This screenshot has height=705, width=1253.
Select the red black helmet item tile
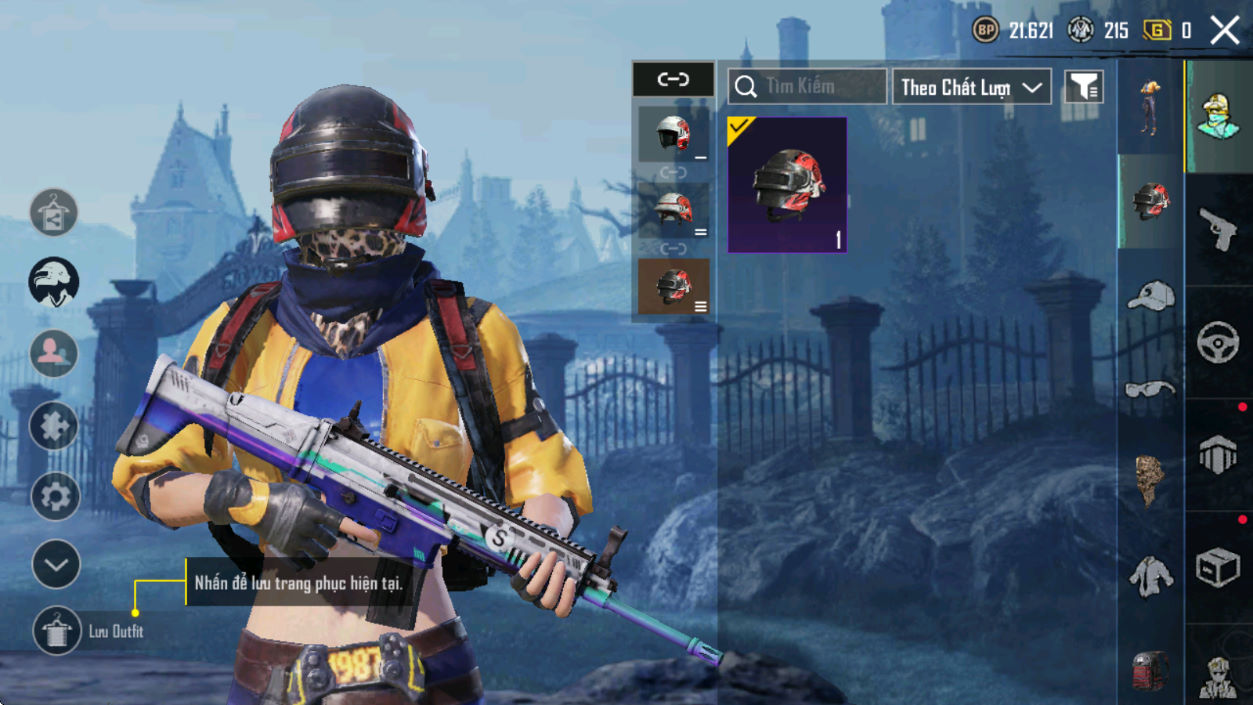pos(787,185)
